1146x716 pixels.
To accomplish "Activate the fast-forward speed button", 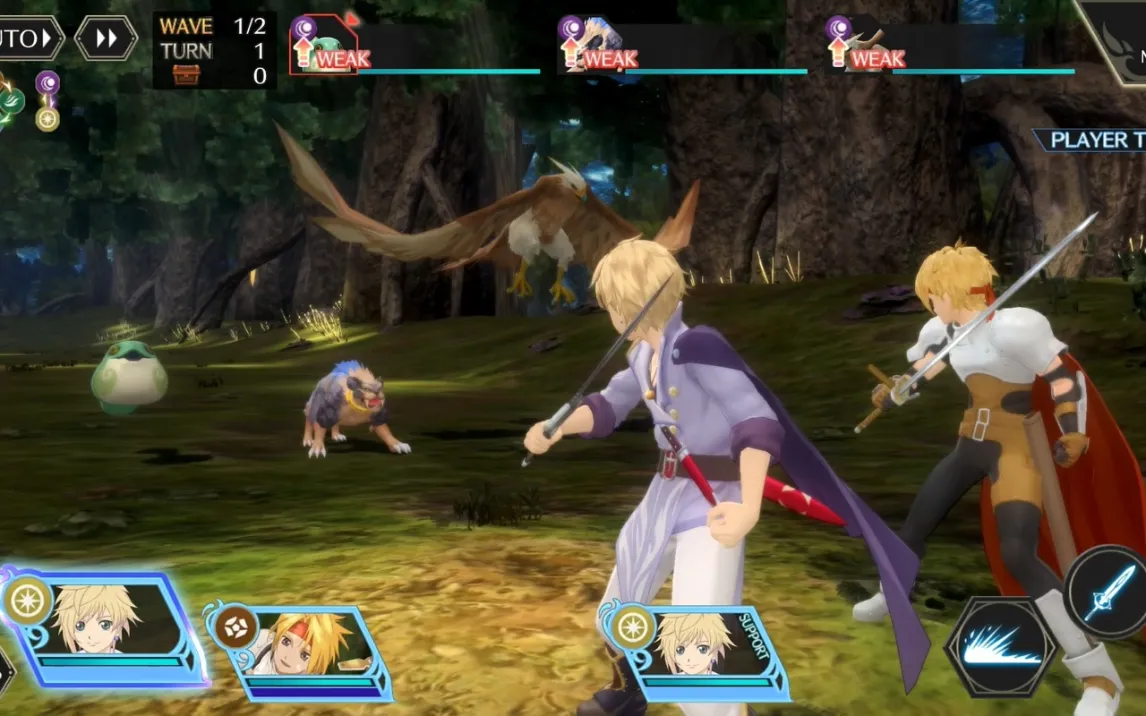I will 106,39.
